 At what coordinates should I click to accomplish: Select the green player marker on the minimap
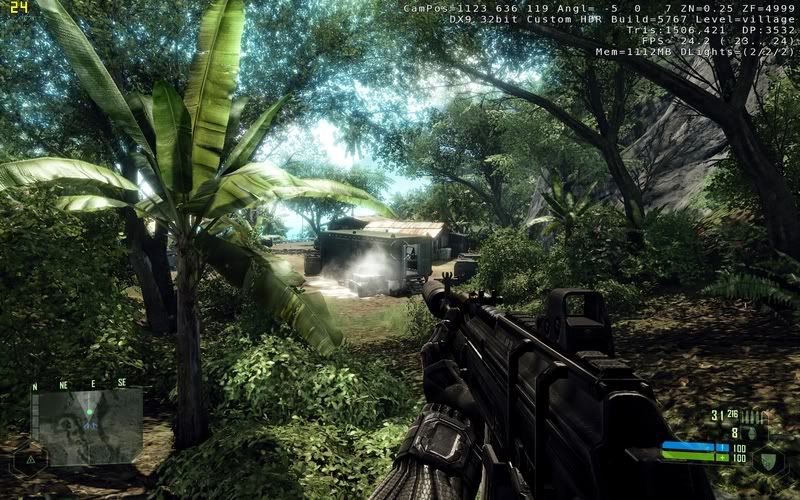[88, 411]
